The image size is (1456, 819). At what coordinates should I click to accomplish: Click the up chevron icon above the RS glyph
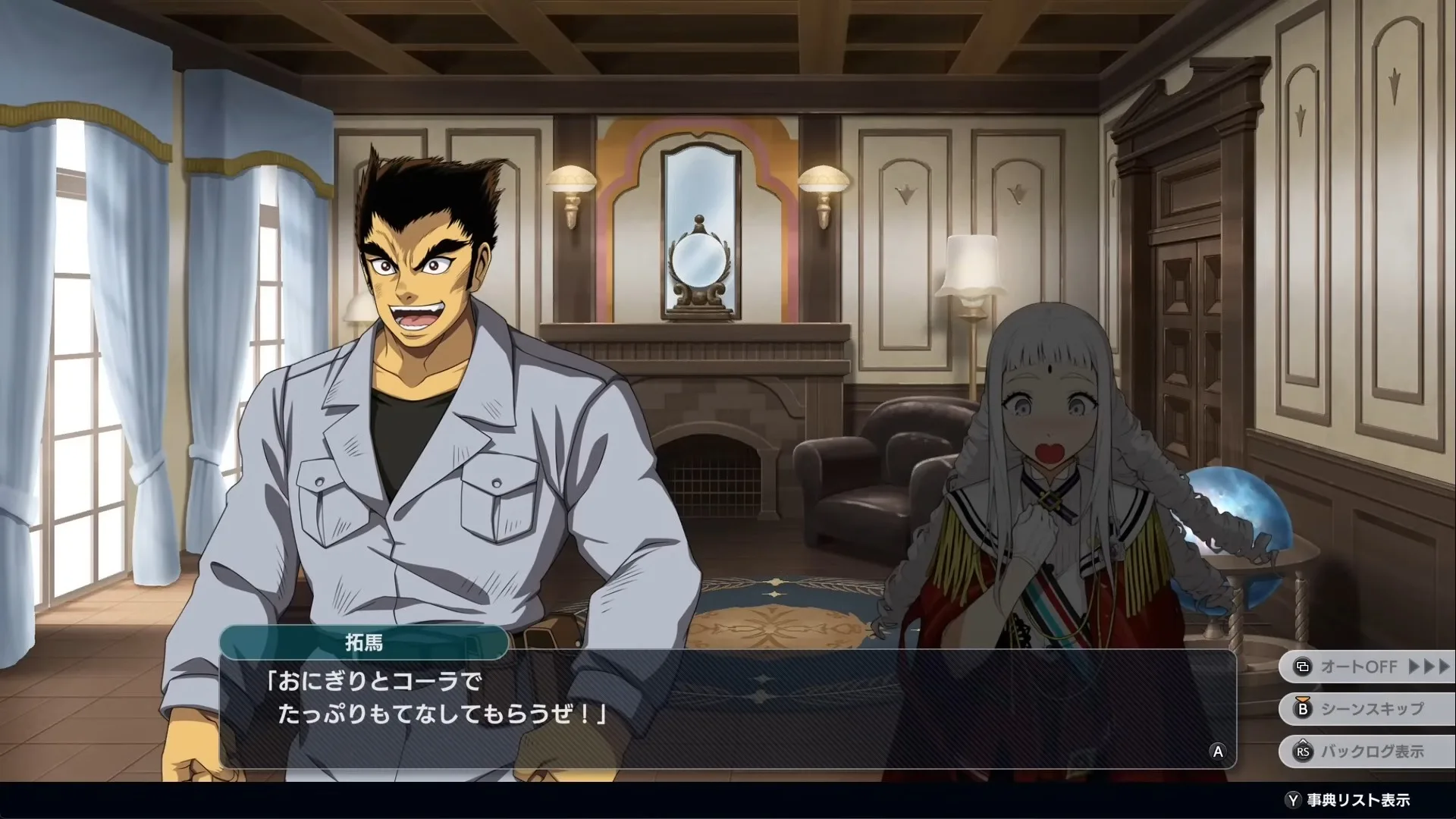pyautogui.click(x=1304, y=741)
